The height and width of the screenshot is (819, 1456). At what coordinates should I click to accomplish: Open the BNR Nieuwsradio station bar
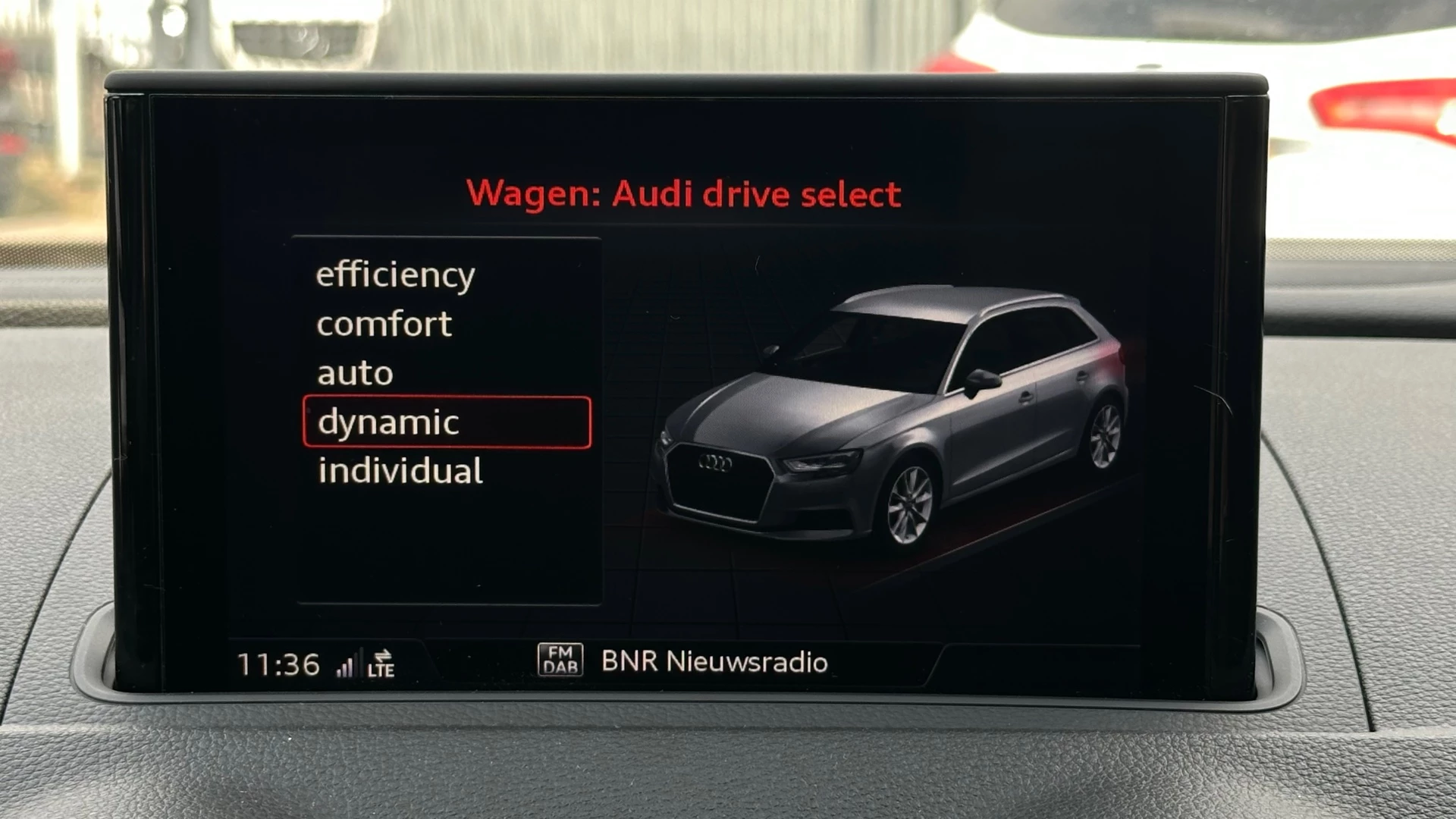point(714,662)
